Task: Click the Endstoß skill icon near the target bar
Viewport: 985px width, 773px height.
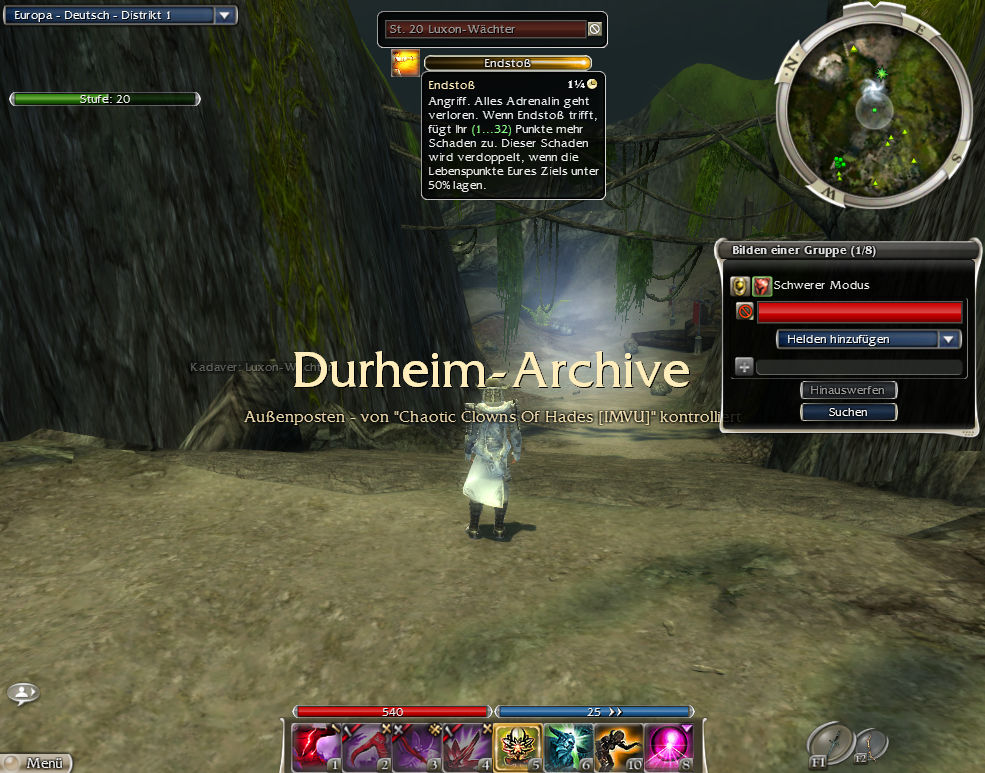Action: point(405,63)
